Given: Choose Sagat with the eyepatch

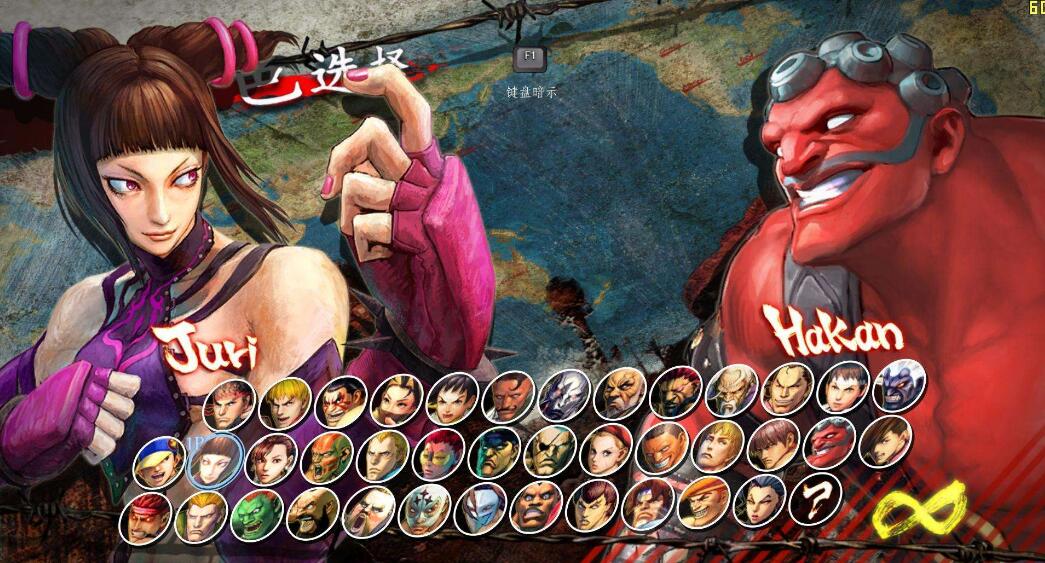Looking at the screenshot, I should pos(549,452).
